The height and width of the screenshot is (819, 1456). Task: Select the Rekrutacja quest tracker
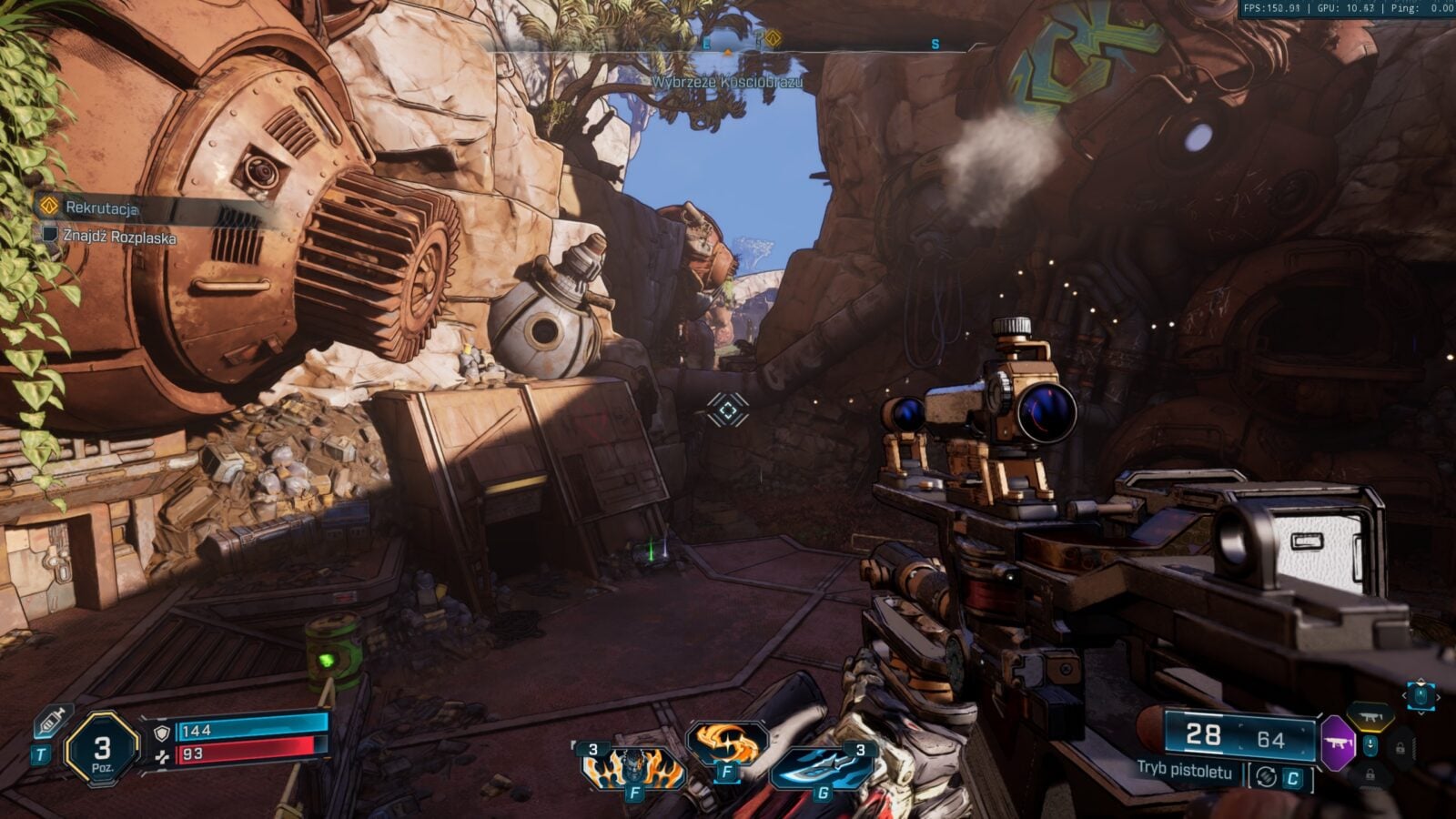100,207
